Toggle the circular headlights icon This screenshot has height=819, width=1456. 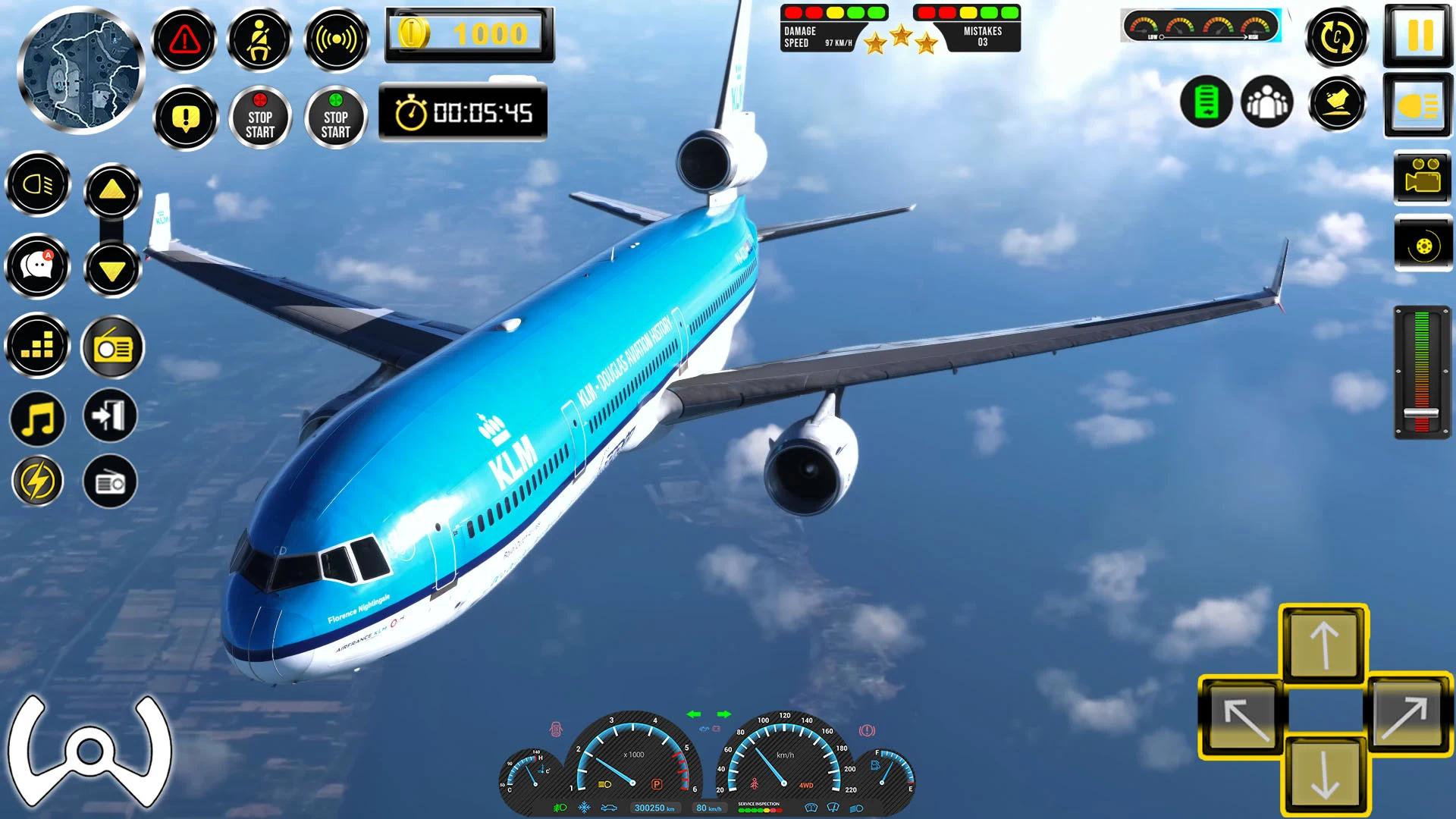coord(37,184)
